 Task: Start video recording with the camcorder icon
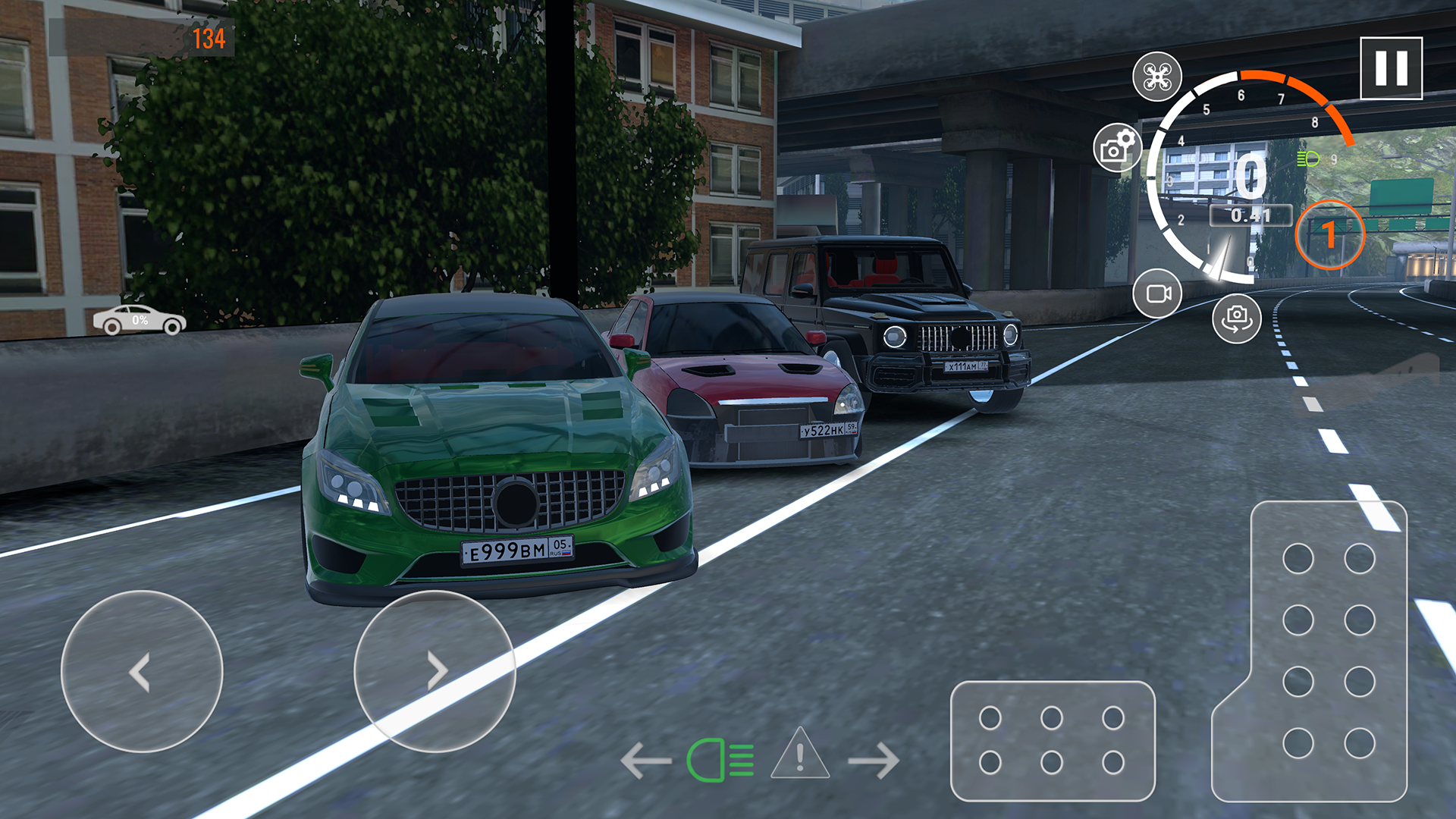(1156, 292)
